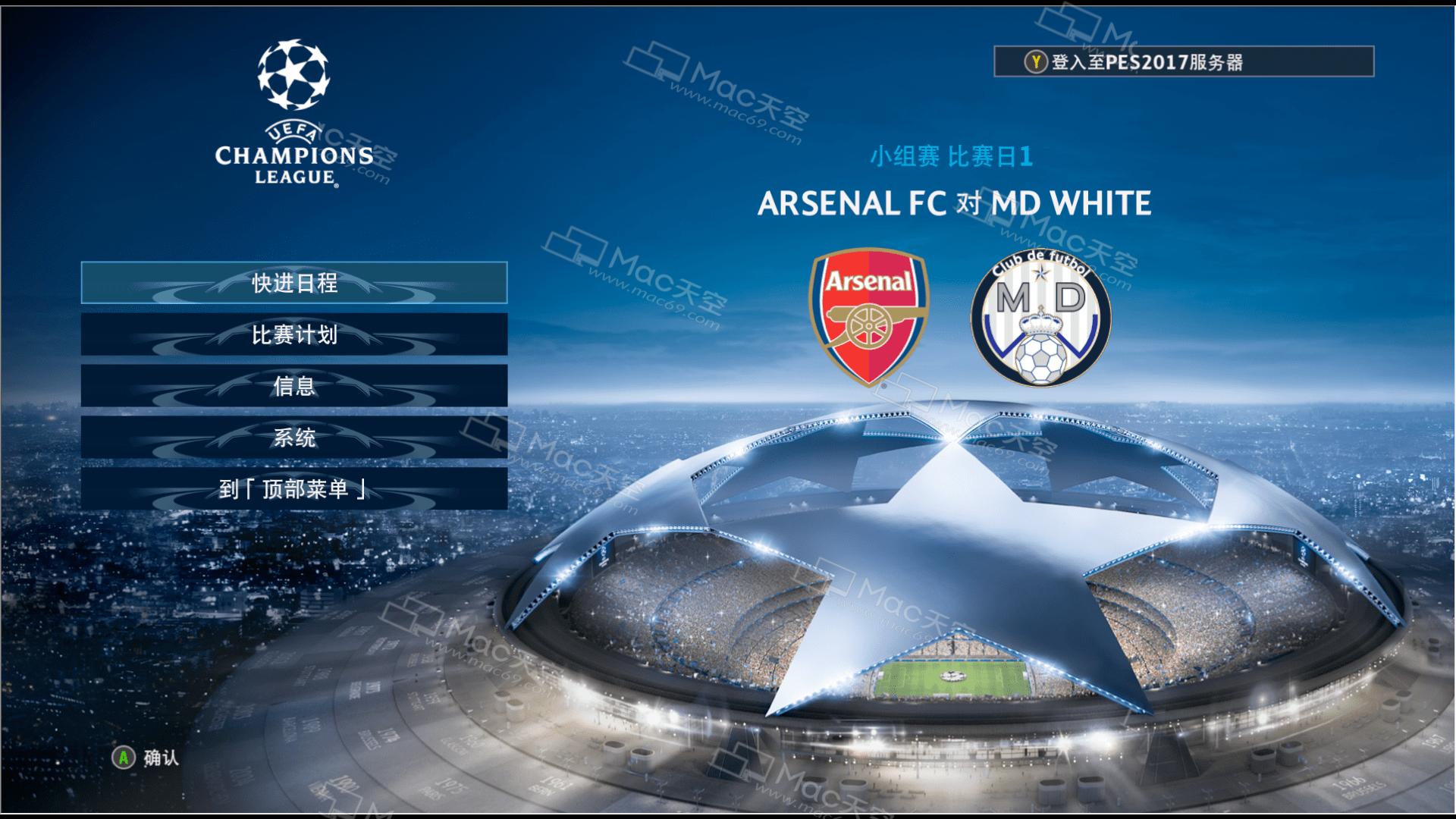This screenshot has width=1456, height=819.
Task: Open the 系统 system menu
Action: tap(294, 438)
